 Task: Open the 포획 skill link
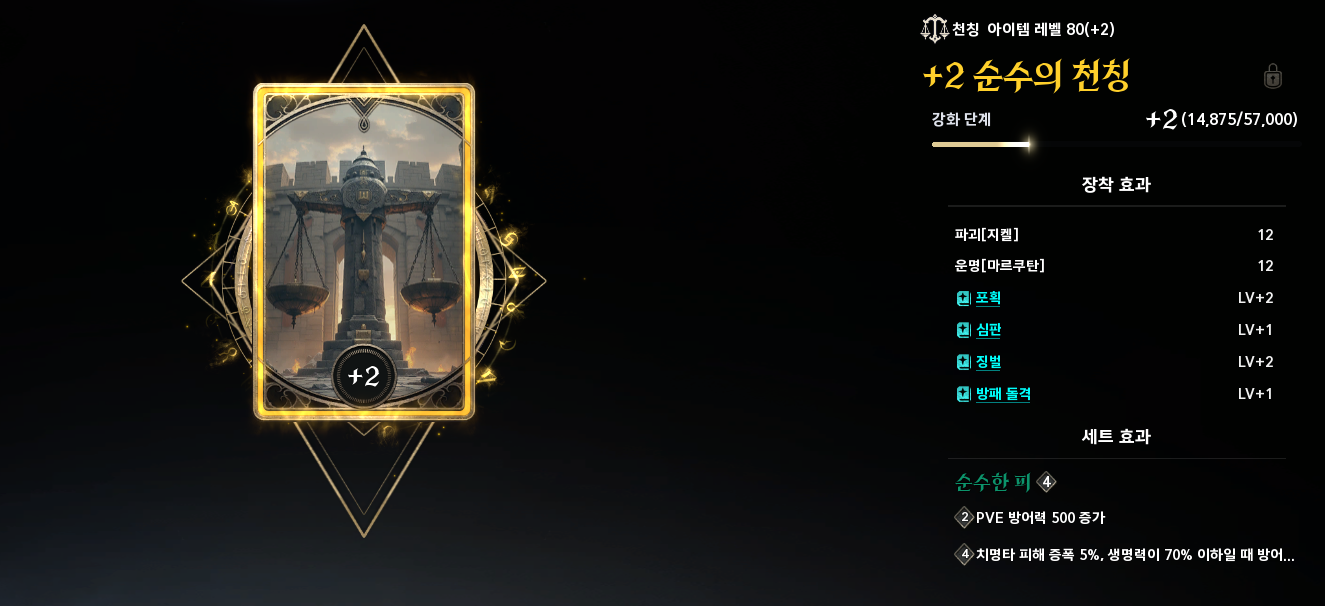988,298
